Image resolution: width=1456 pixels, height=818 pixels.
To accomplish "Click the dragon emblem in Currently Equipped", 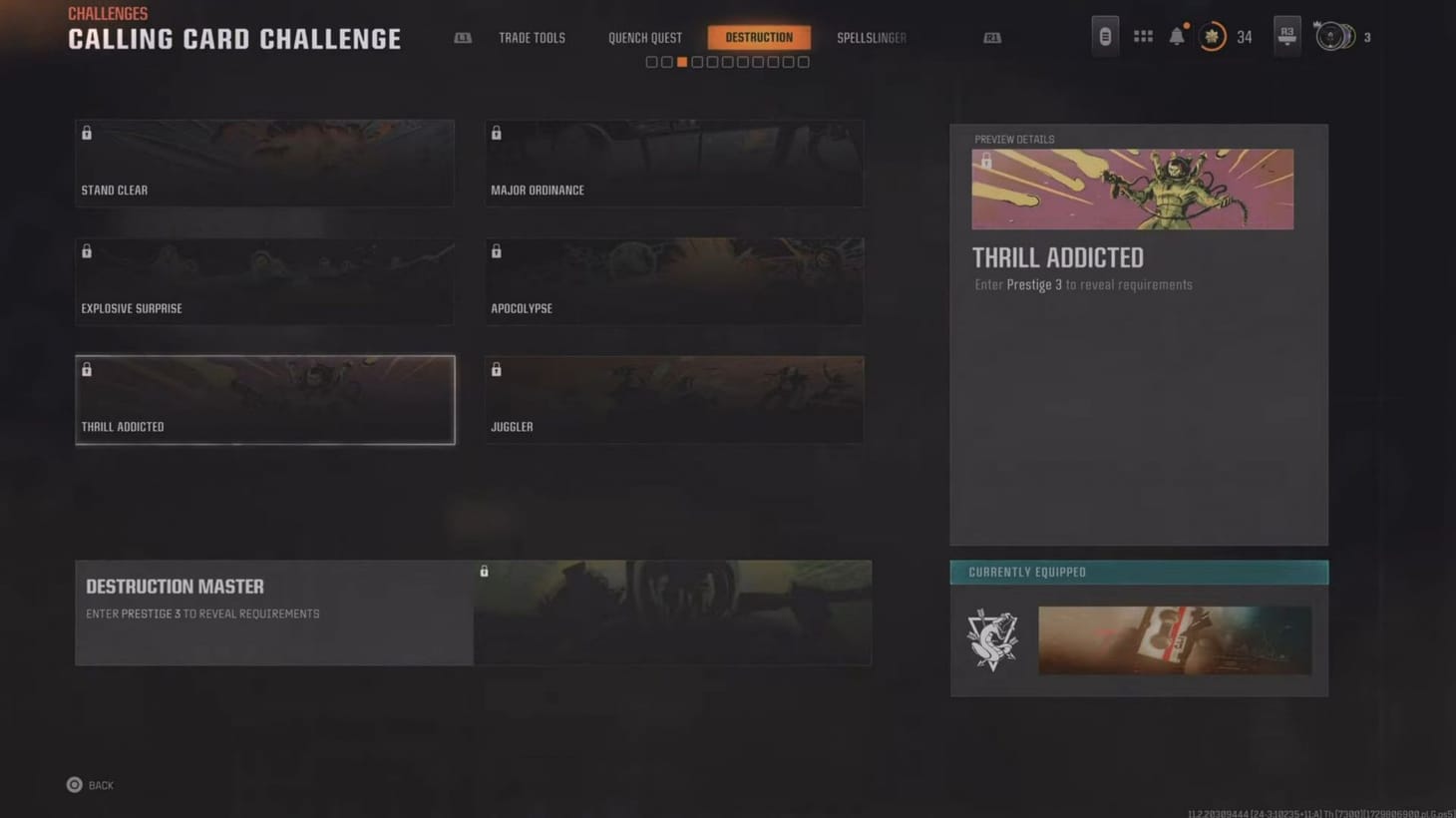I will [992, 638].
